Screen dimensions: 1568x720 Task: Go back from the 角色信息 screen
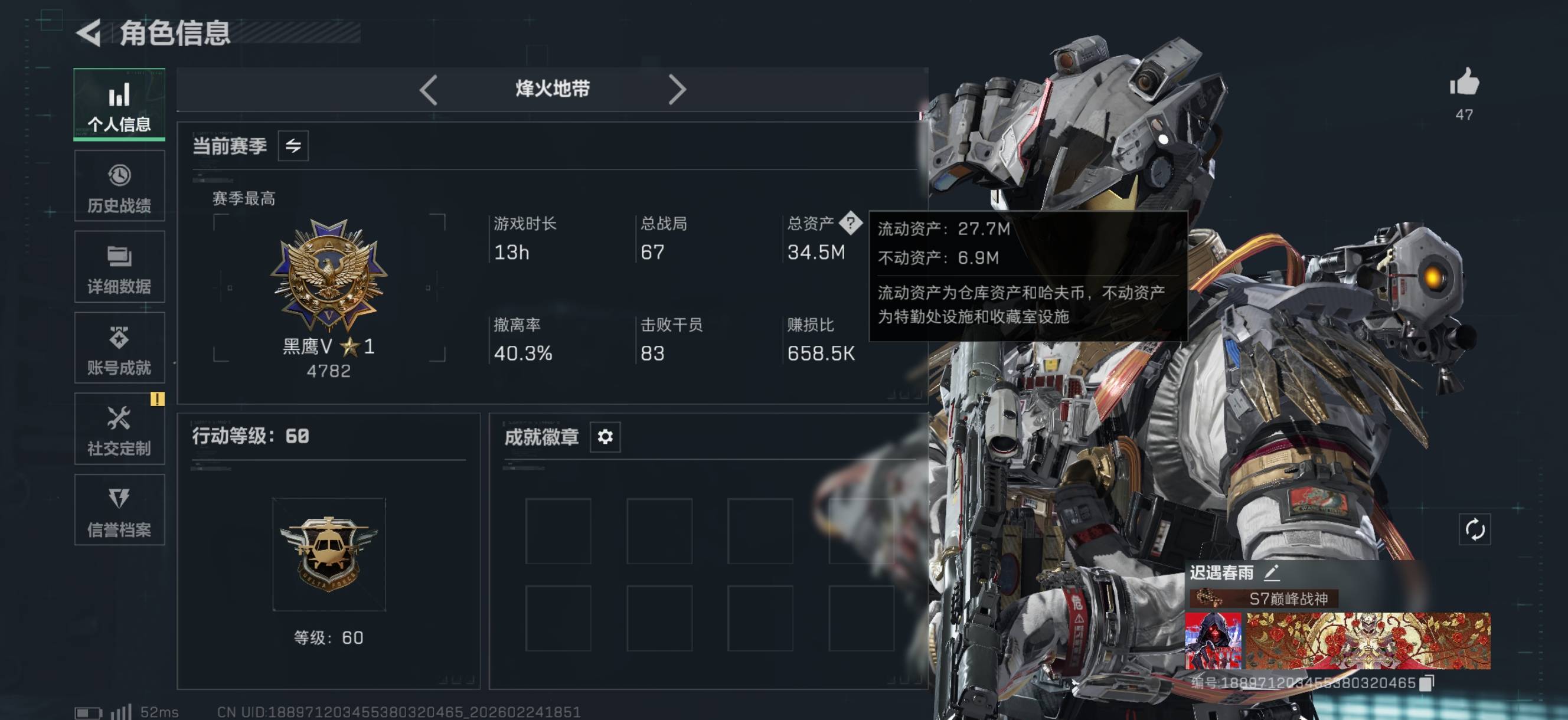(x=90, y=32)
